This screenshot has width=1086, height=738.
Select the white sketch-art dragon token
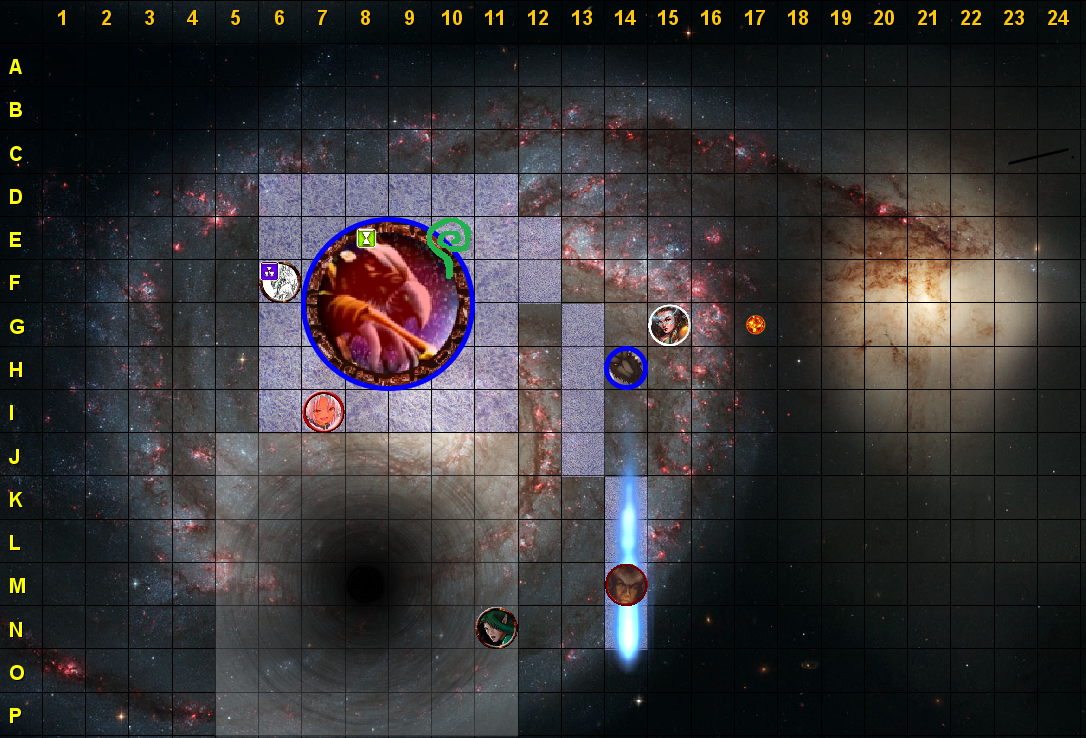click(x=283, y=283)
